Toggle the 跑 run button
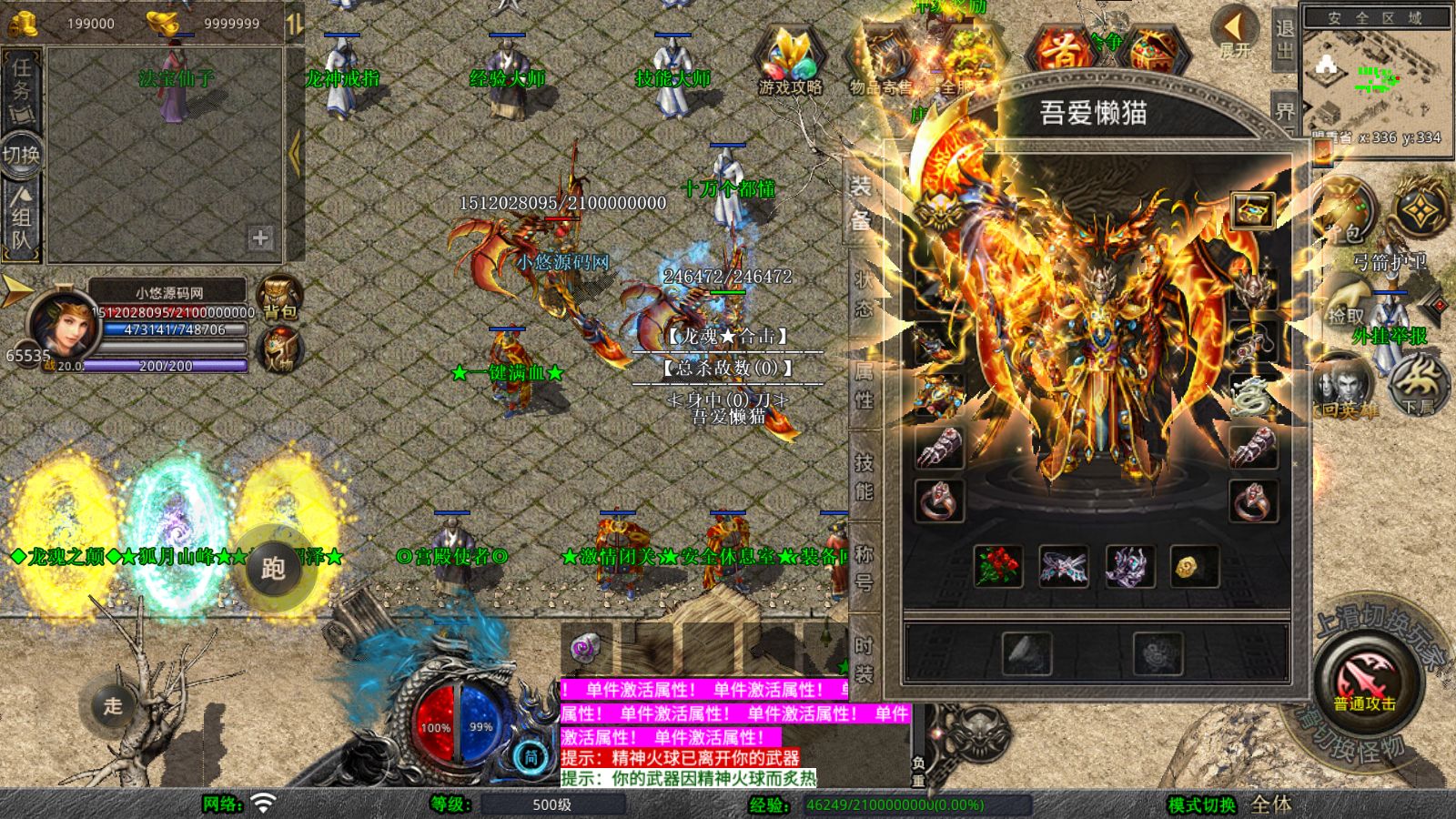This screenshot has width=1456, height=819. (x=273, y=569)
